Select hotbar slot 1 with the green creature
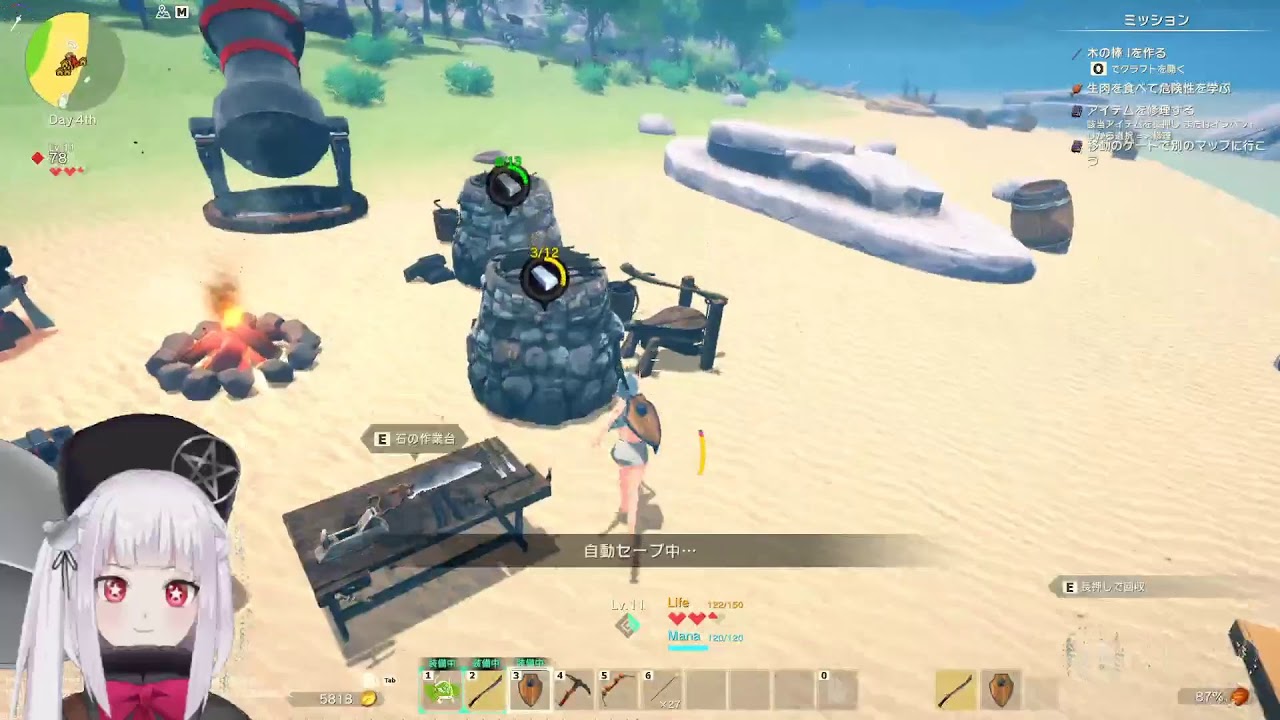Screen dimensions: 1280x720 (x=441, y=690)
